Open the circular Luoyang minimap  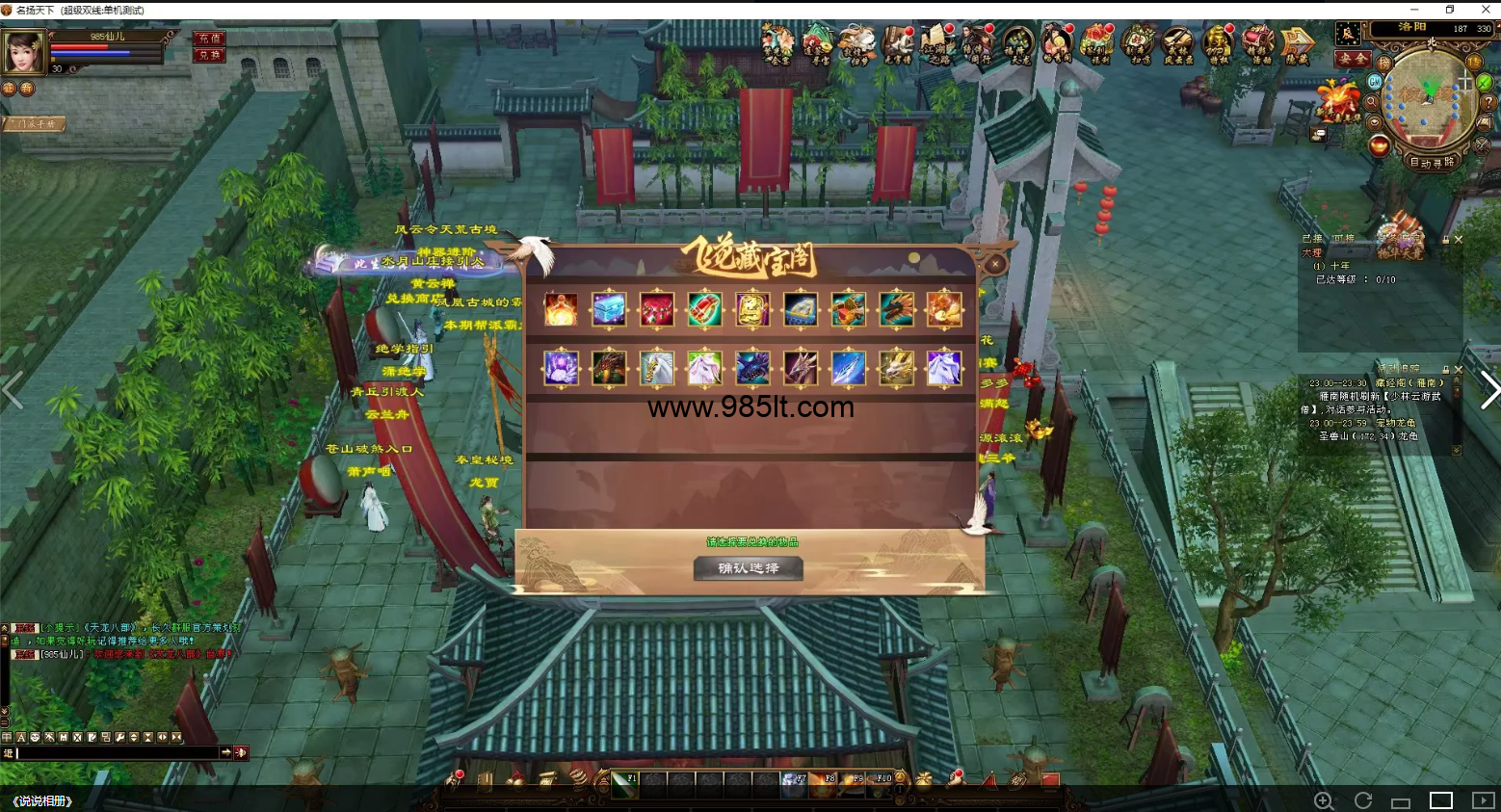pyautogui.click(x=1428, y=97)
